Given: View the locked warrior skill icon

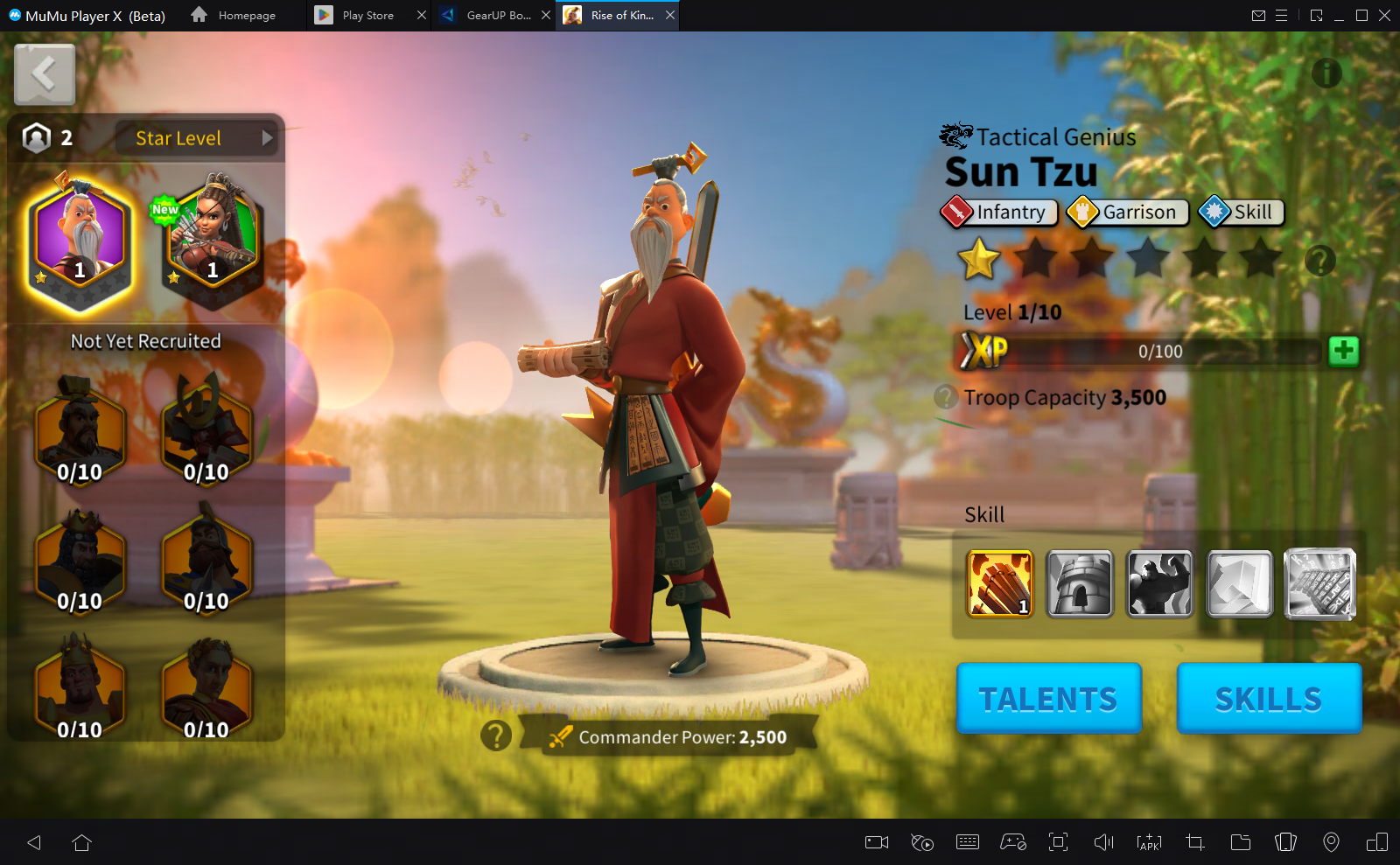Looking at the screenshot, I should point(1159,583).
